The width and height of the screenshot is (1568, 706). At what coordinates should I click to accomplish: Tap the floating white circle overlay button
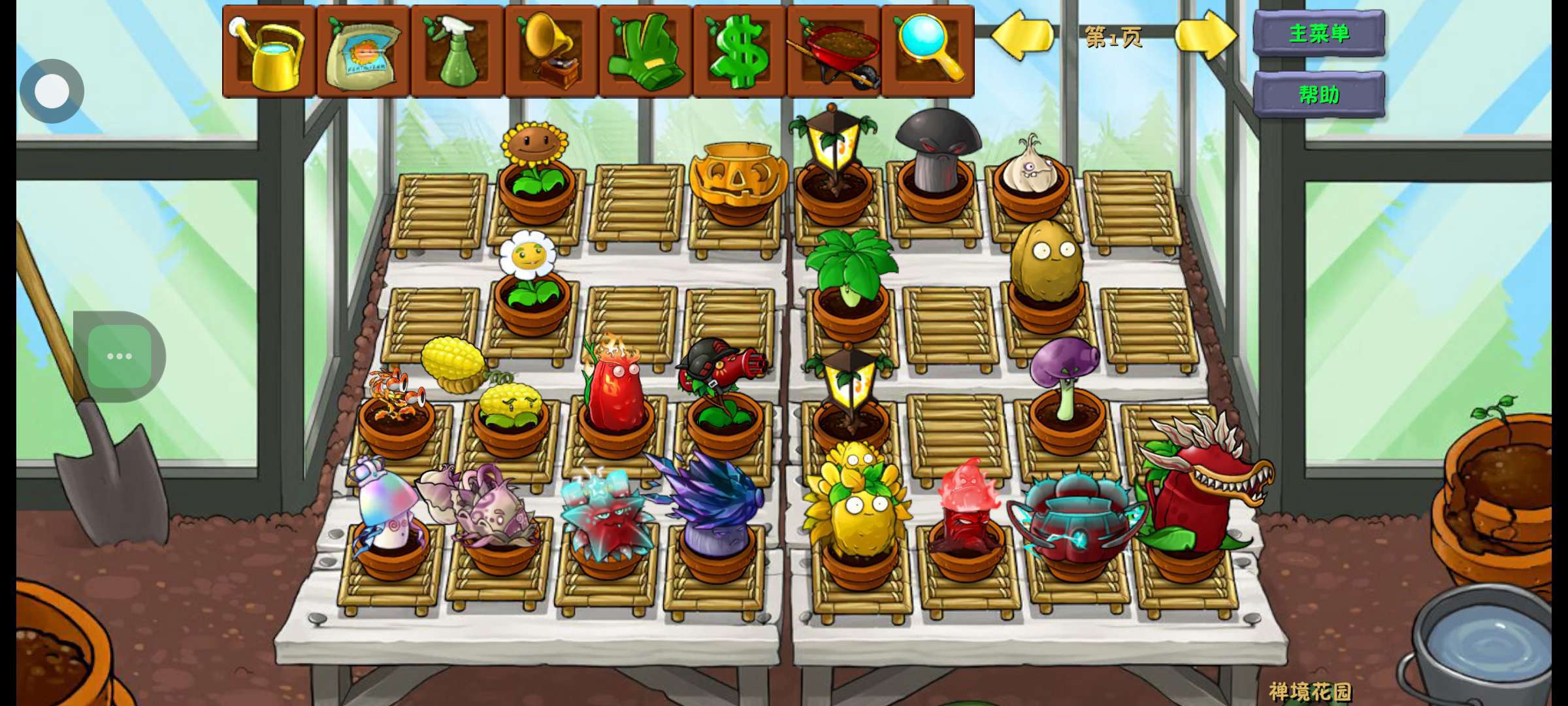(52, 91)
